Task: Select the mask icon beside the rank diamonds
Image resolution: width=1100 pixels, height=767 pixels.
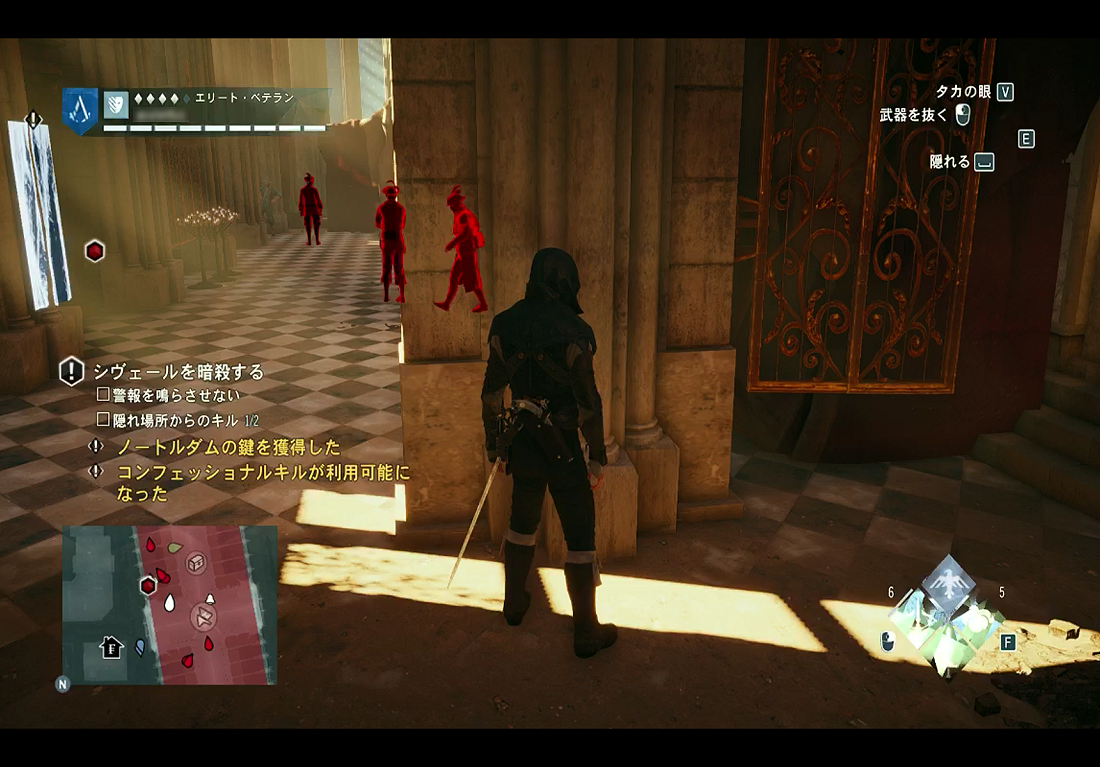Action: point(117,102)
